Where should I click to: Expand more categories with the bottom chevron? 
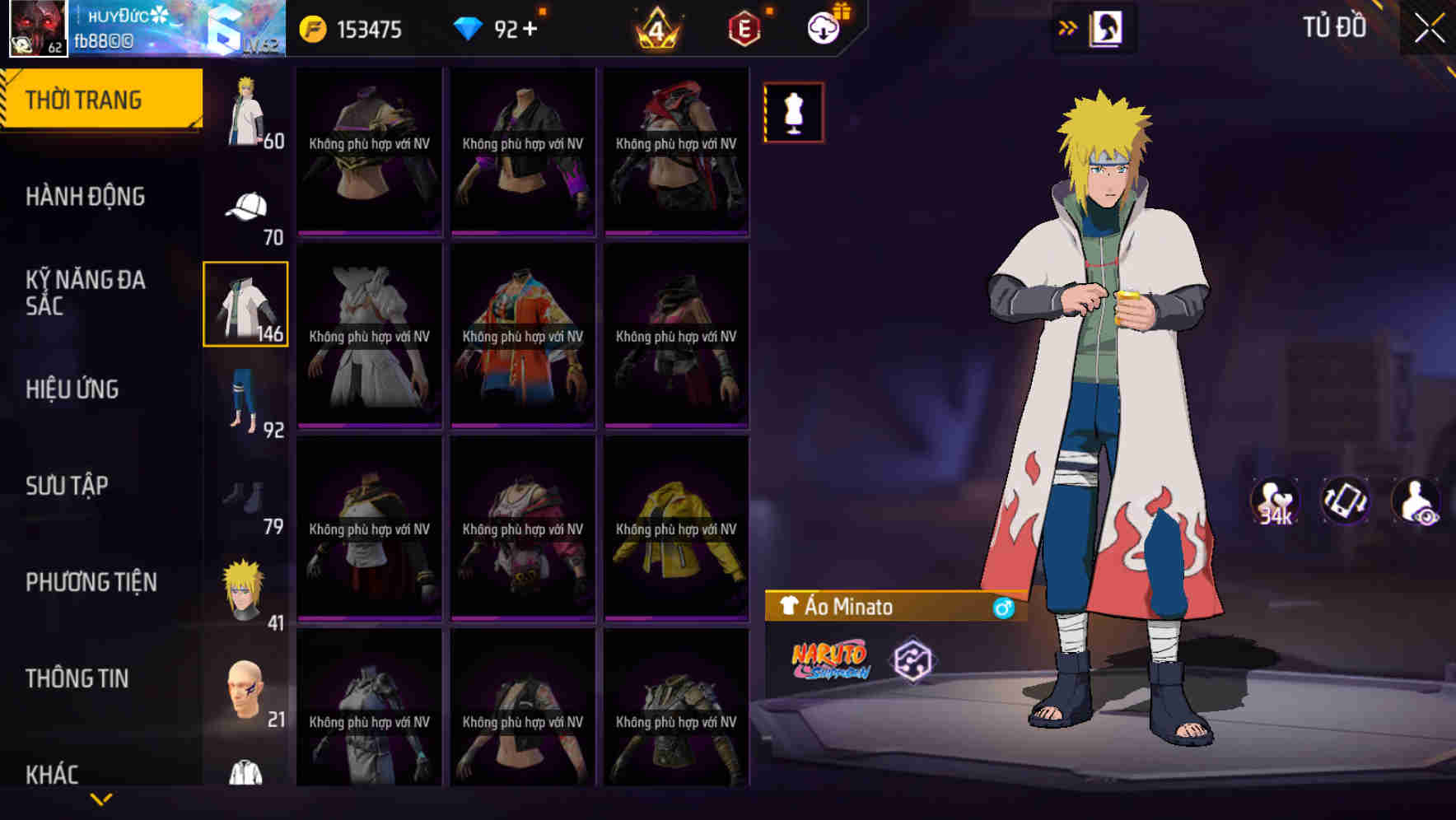[x=101, y=798]
